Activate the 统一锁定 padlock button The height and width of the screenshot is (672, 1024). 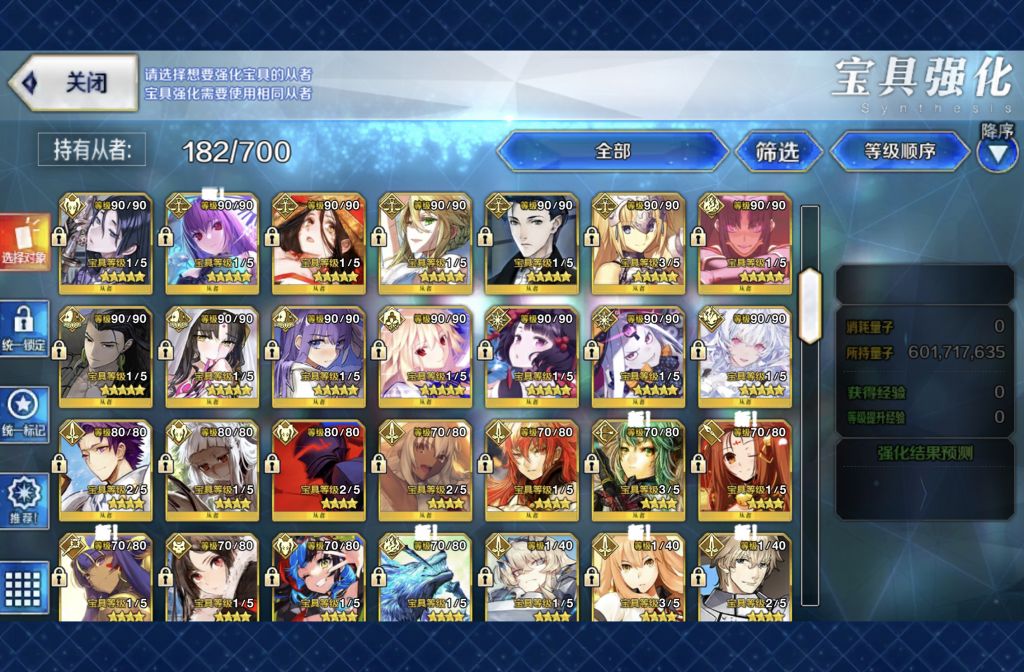point(25,330)
